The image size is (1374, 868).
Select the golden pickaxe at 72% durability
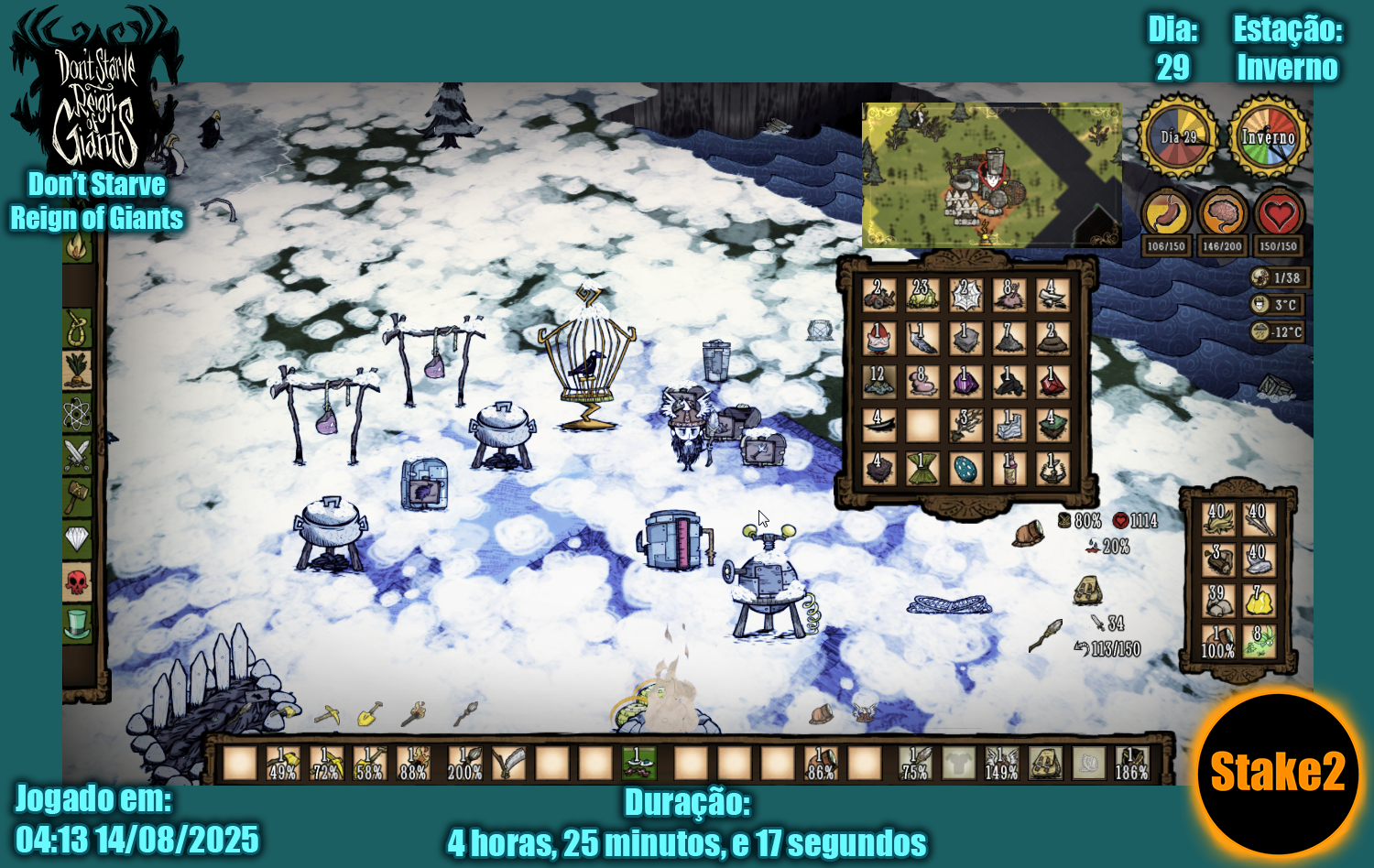(327, 763)
